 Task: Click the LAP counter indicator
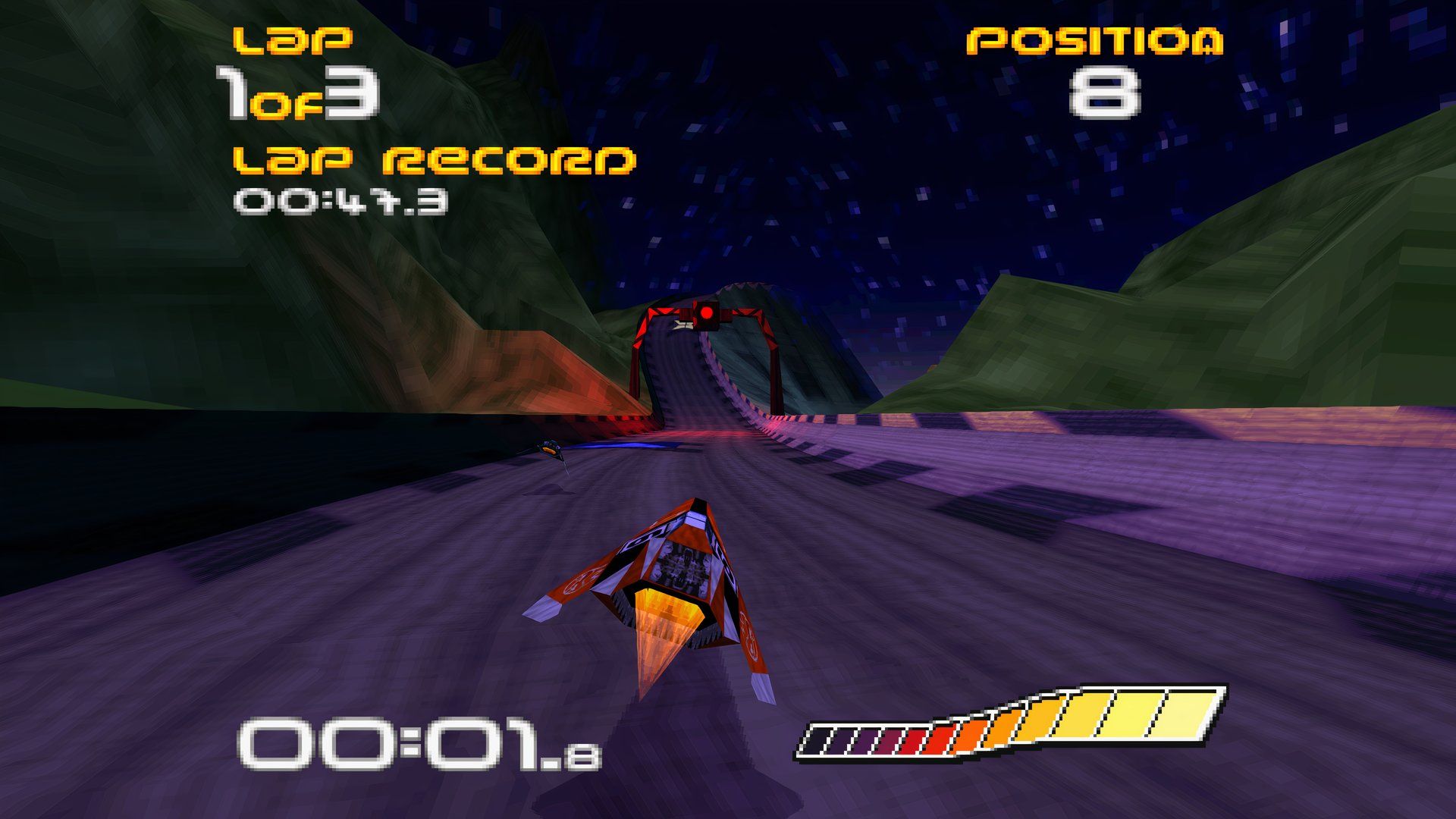pos(292,42)
